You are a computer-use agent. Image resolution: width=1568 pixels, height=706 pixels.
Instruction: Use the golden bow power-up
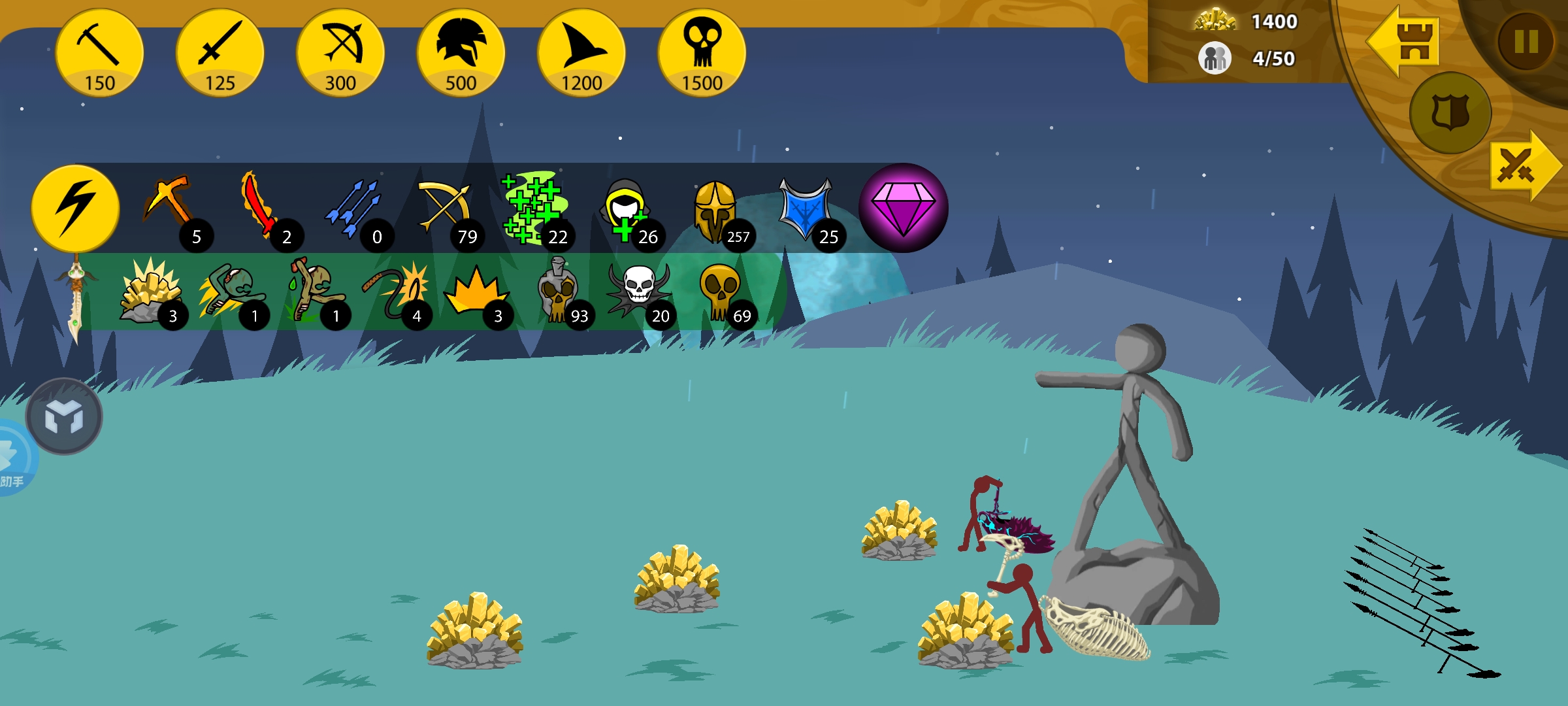(444, 208)
